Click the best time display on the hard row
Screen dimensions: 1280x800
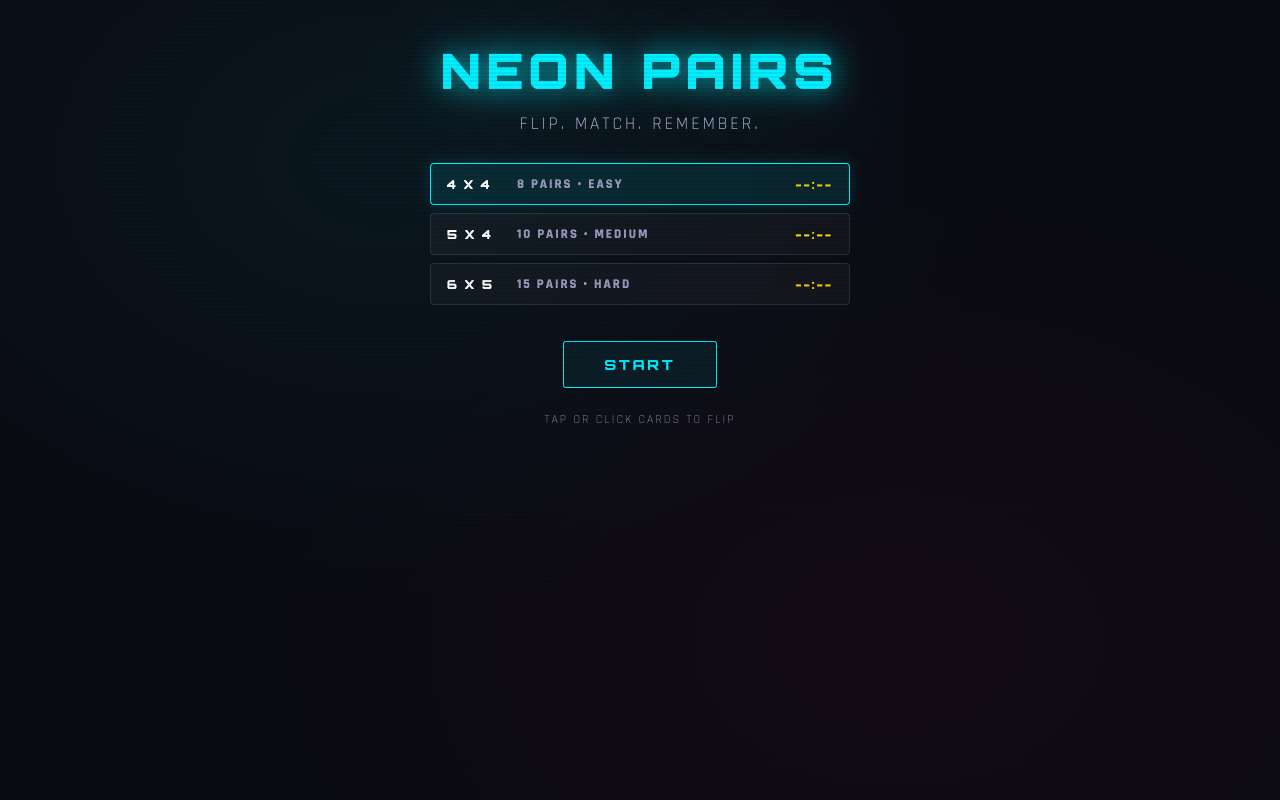813,284
